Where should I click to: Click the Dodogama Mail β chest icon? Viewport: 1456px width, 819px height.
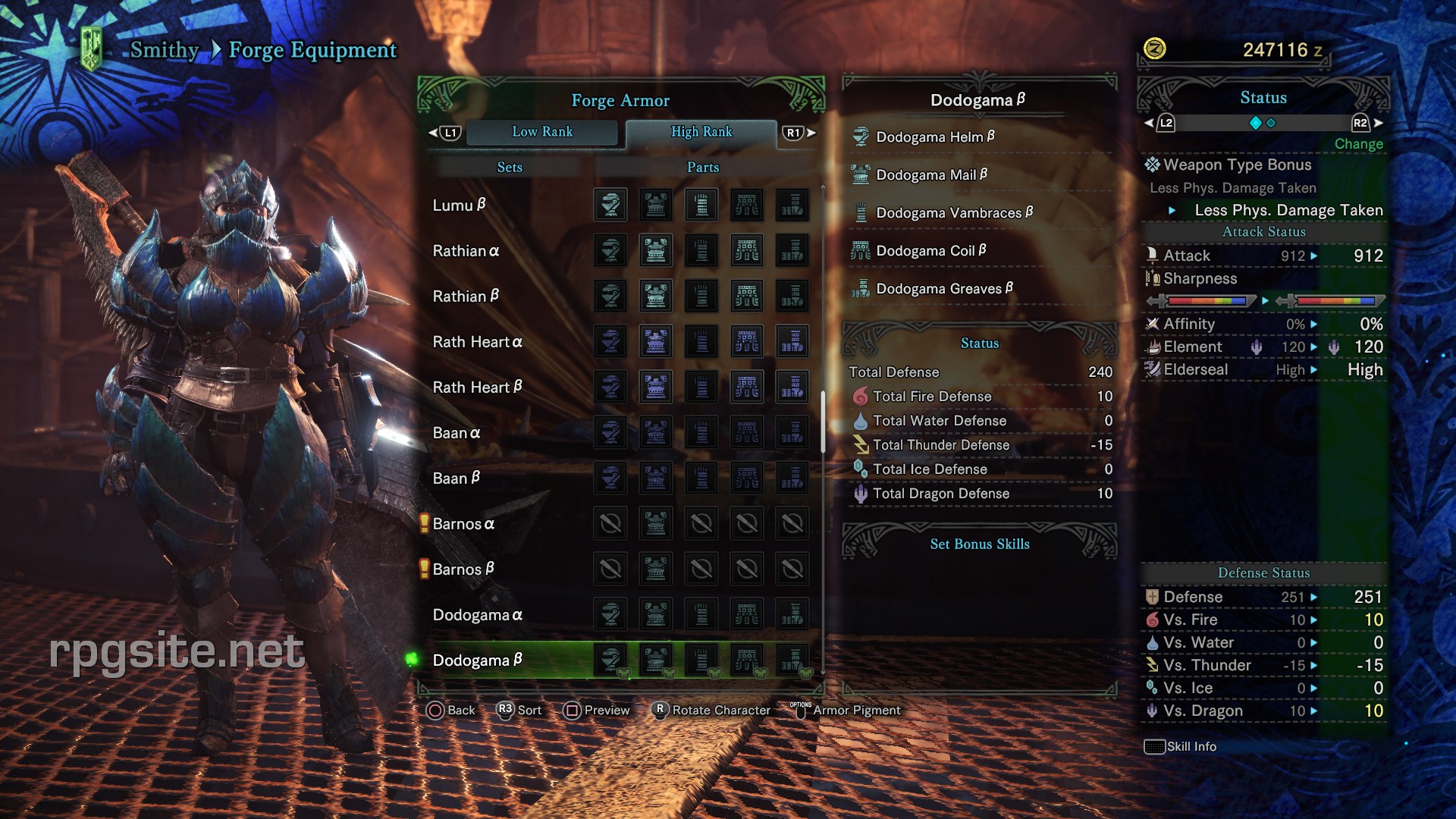861,174
